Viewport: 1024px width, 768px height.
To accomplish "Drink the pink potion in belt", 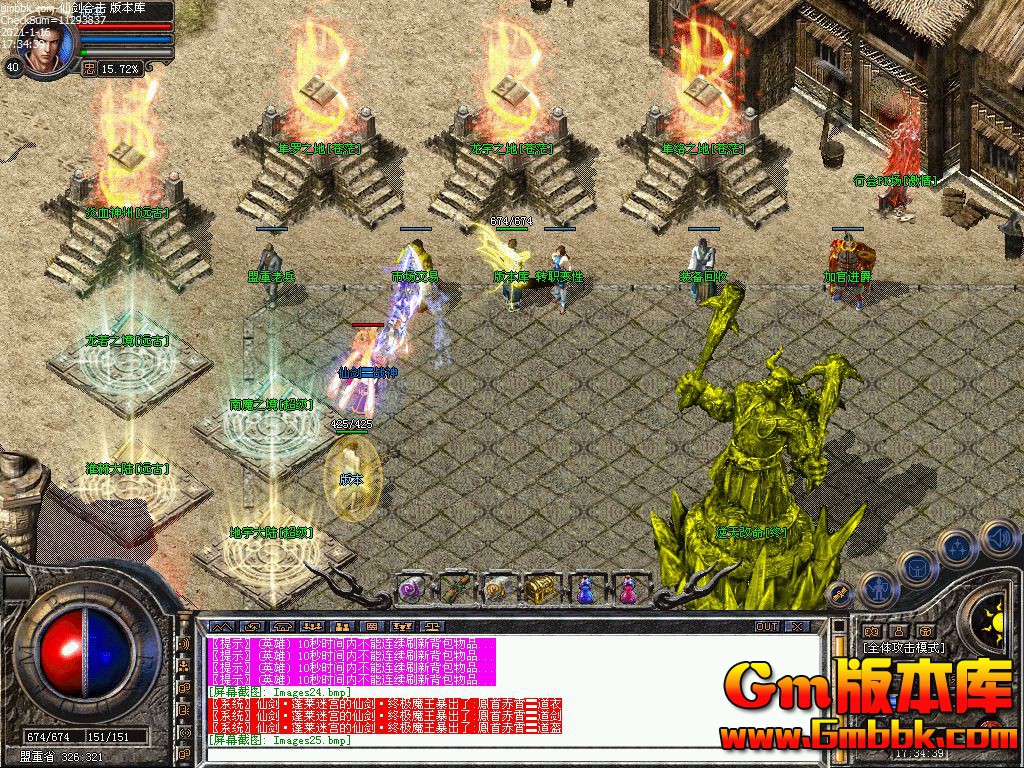I will (x=628, y=590).
